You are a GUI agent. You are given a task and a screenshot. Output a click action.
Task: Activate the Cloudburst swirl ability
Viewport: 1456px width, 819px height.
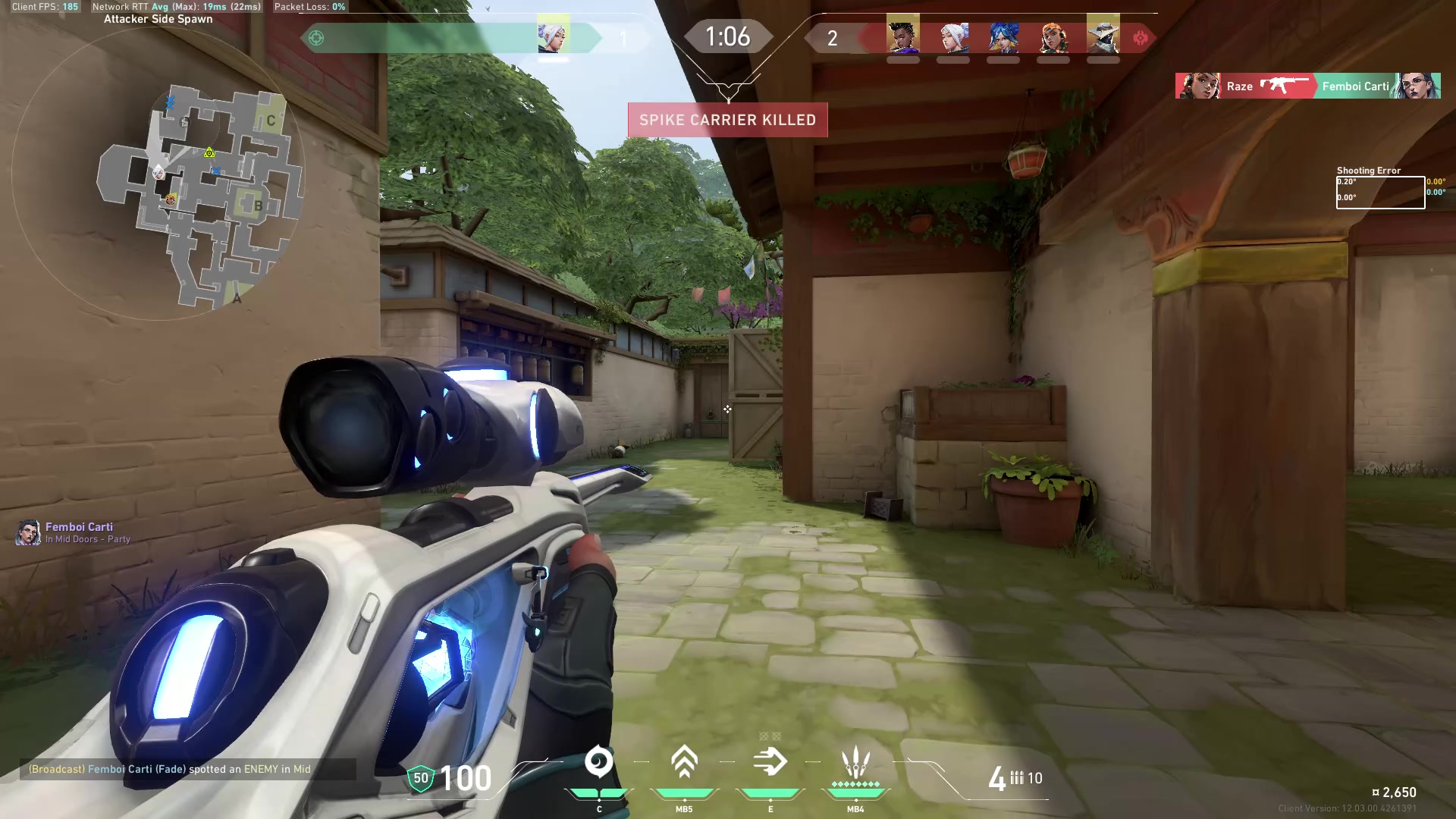pyautogui.click(x=599, y=762)
